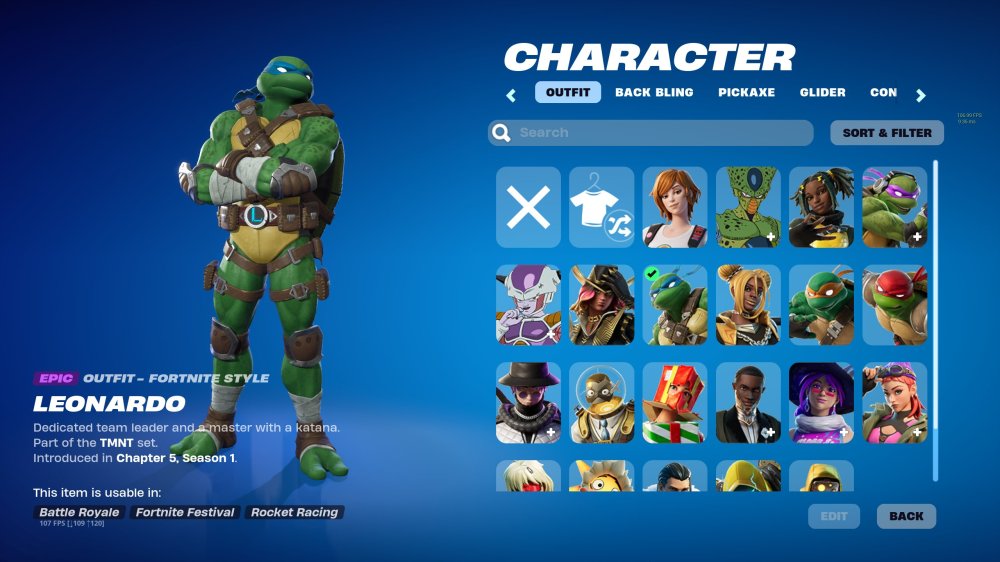Viewport: 1000px width, 562px height.
Task: Choose the Raphael red-mask turtle outfit
Action: click(895, 305)
